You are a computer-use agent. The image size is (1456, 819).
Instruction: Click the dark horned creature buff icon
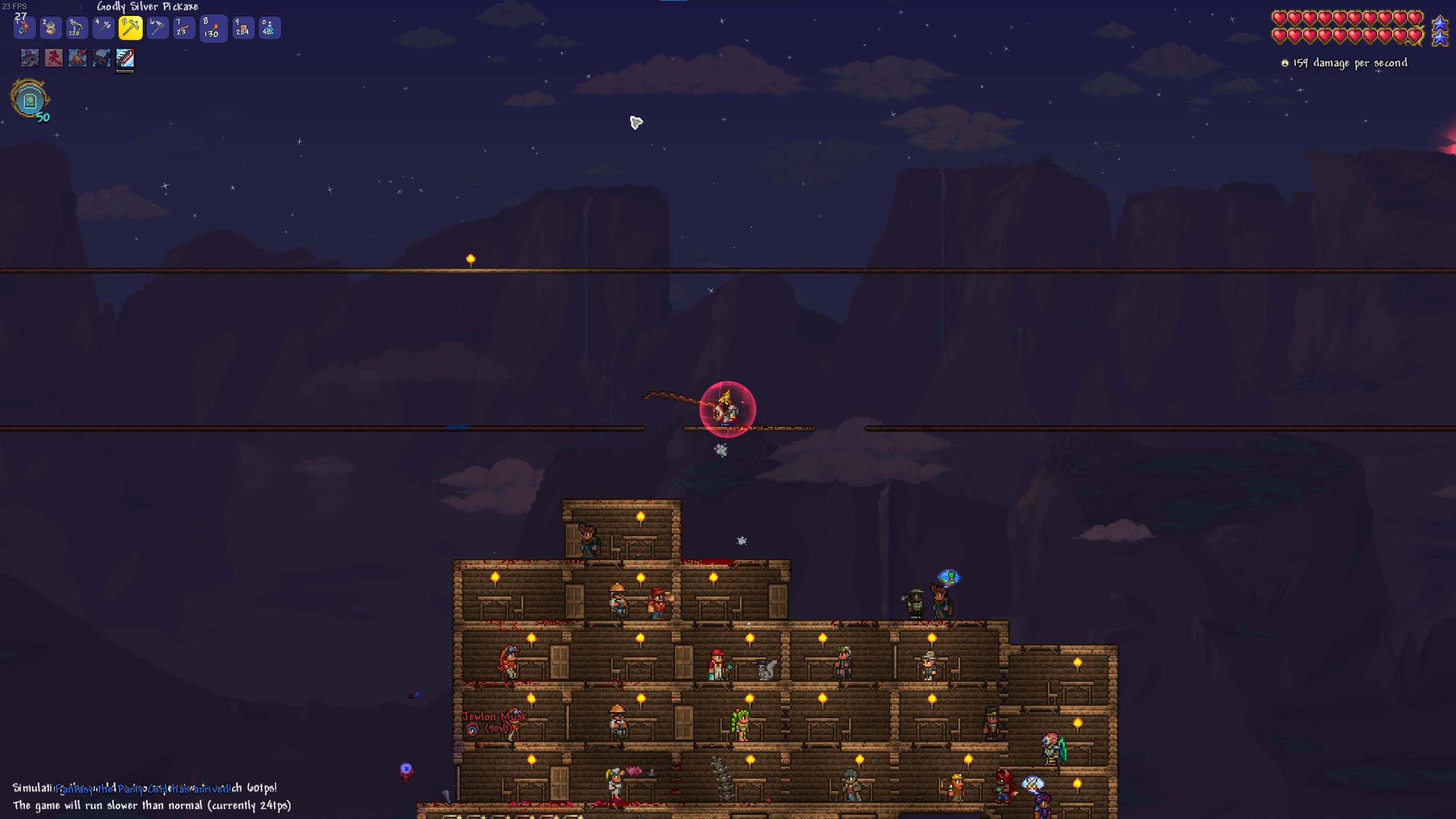(101, 57)
